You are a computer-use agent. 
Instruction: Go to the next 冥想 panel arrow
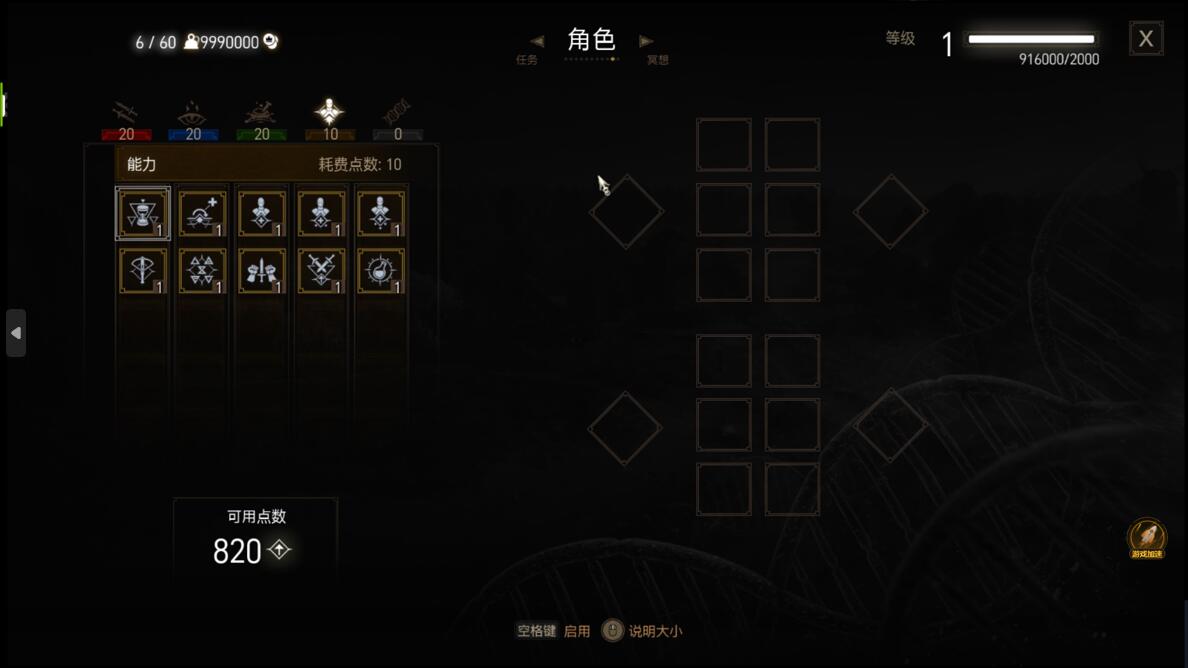coord(646,42)
